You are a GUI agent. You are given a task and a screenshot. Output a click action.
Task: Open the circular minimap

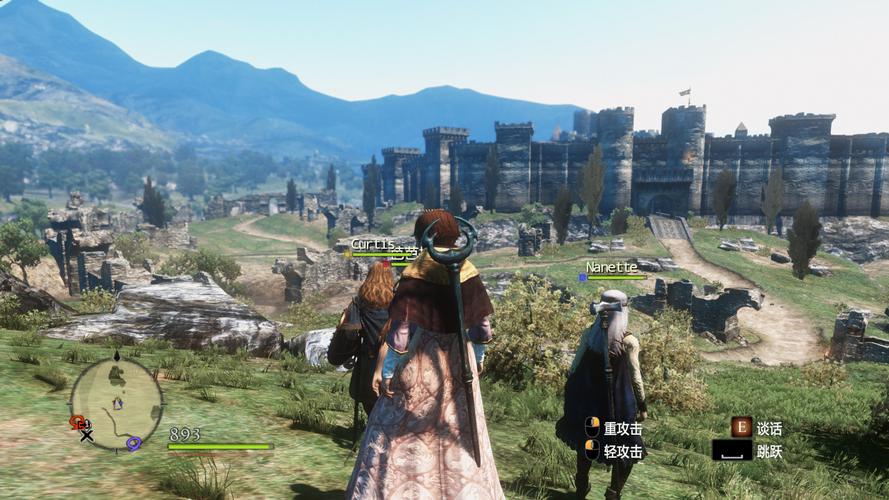click(116, 402)
